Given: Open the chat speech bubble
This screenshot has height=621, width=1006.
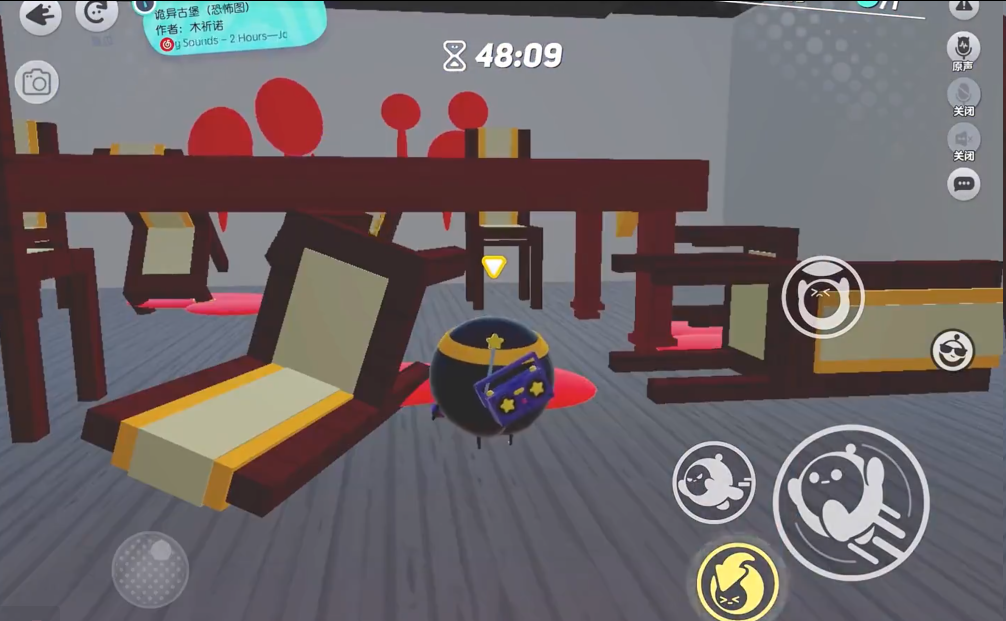Looking at the screenshot, I should point(963,184).
